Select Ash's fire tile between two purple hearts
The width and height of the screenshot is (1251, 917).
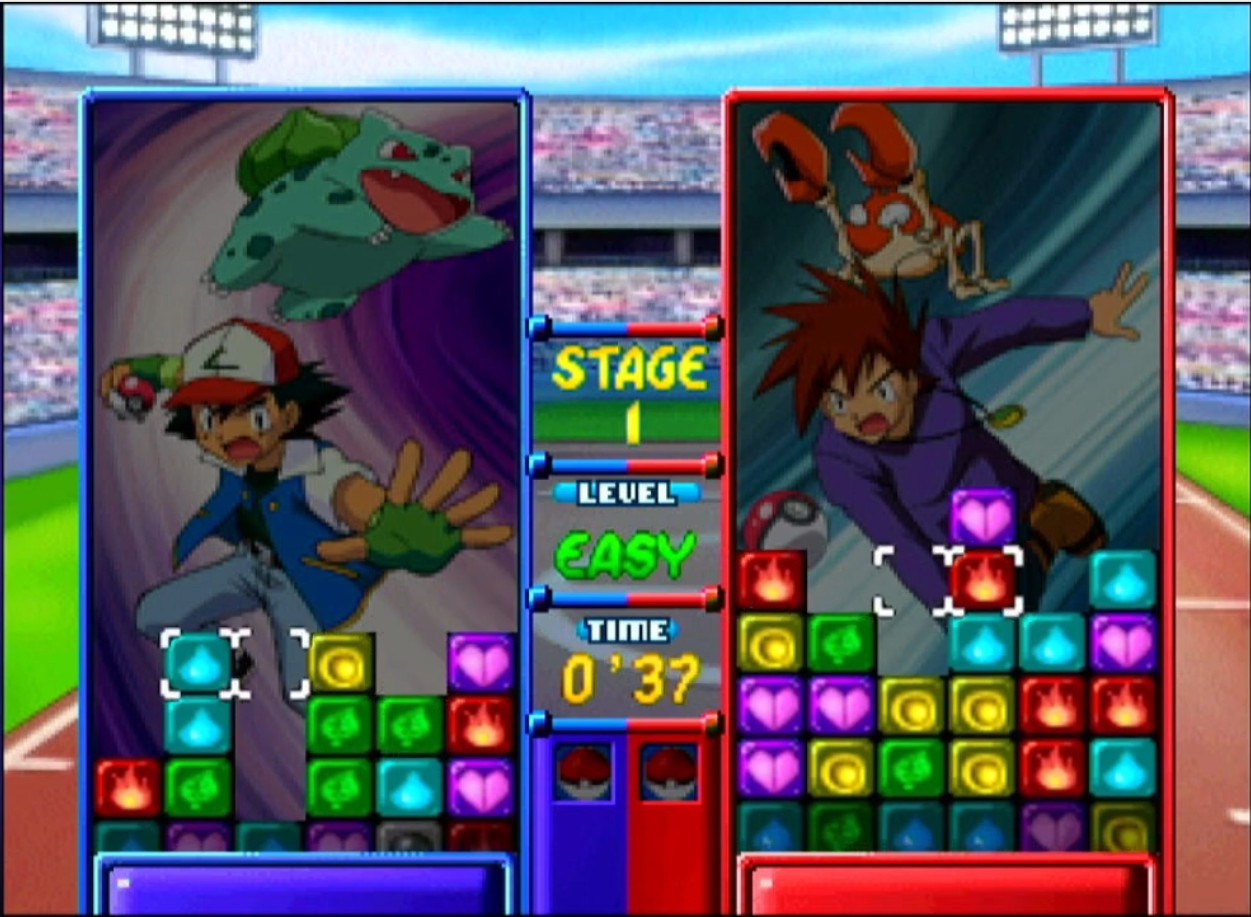pyautogui.click(x=481, y=725)
